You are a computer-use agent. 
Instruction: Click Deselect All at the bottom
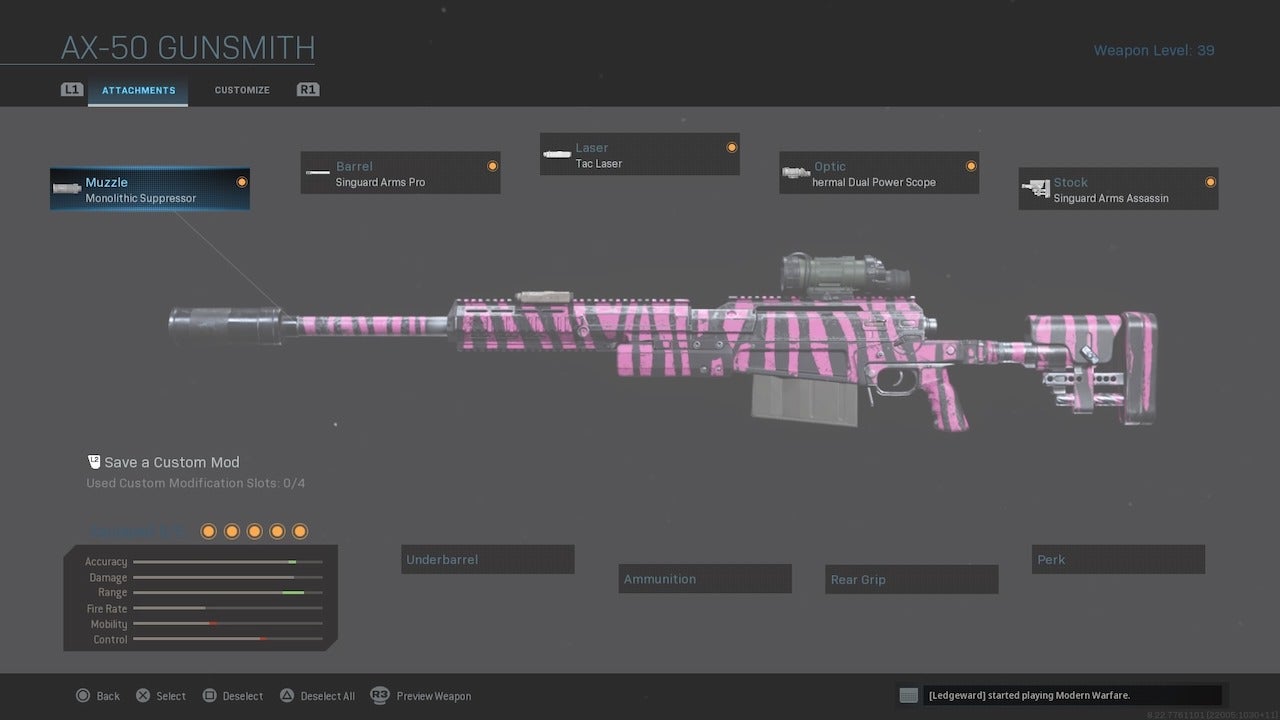tap(317, 695)
